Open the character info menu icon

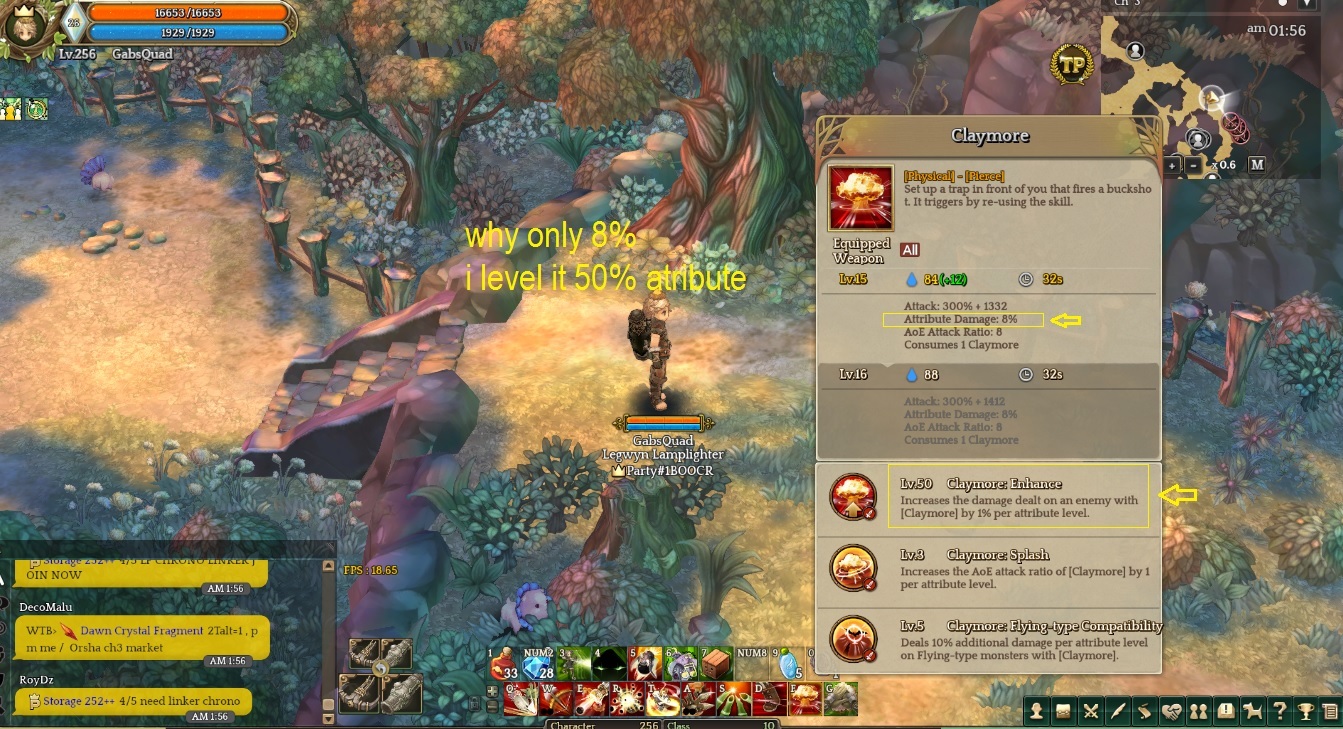(1037, 712)
